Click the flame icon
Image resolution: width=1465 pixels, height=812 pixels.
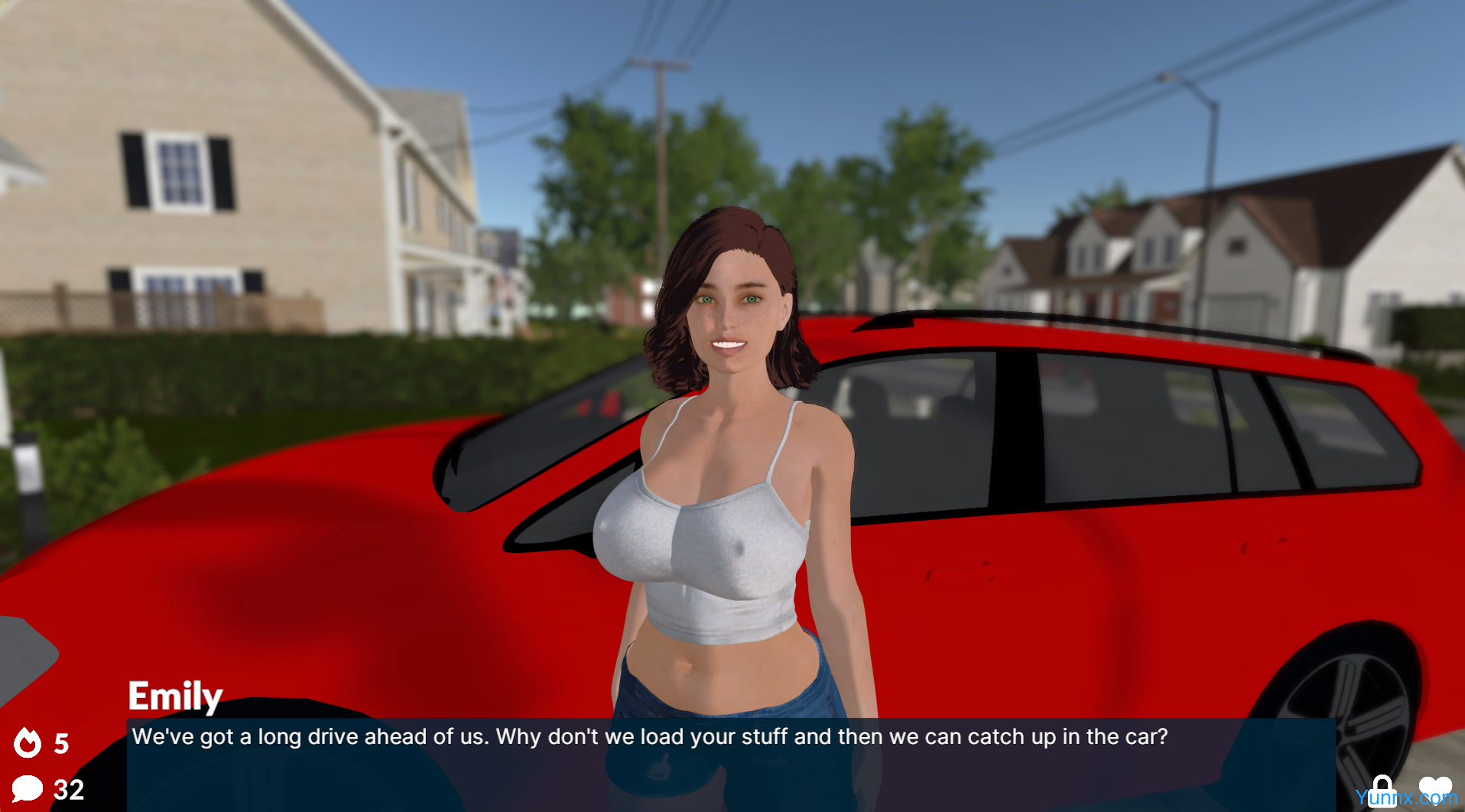(x=28, y=742)
